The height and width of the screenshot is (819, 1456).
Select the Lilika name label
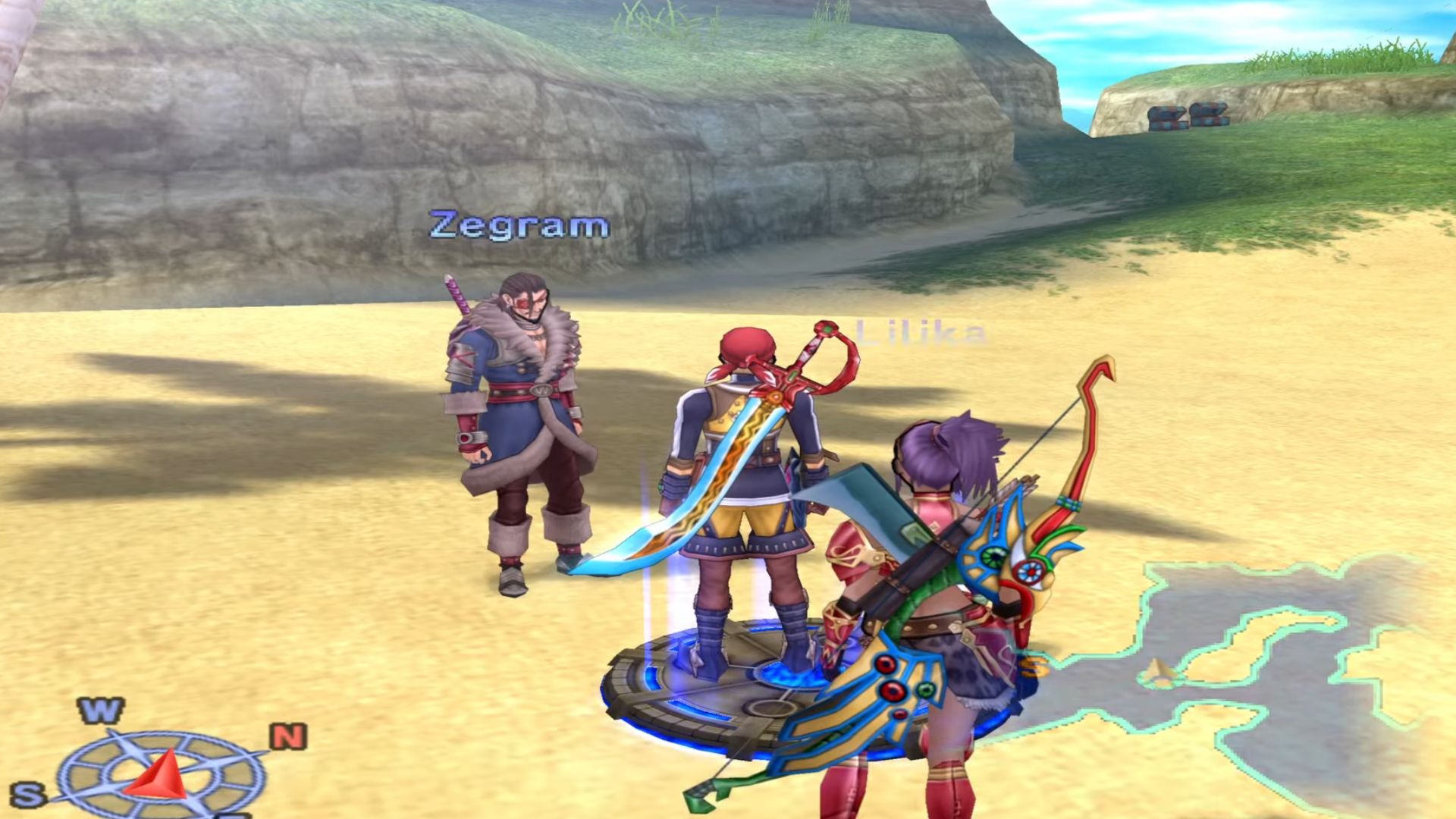tap(921, 333)
